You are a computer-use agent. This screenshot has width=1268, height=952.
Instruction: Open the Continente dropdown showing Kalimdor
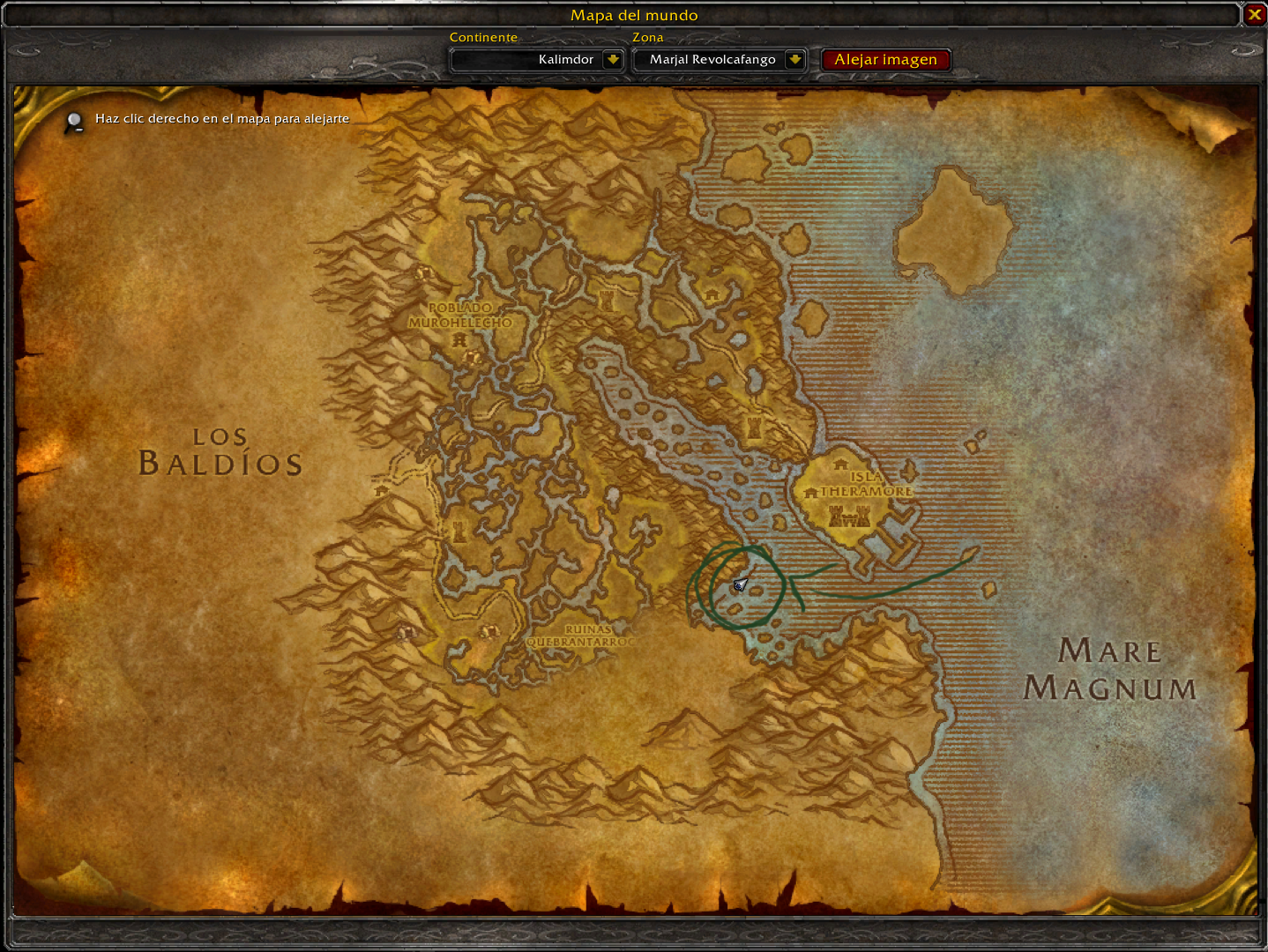pyautogui.click(x=536, y=59)
